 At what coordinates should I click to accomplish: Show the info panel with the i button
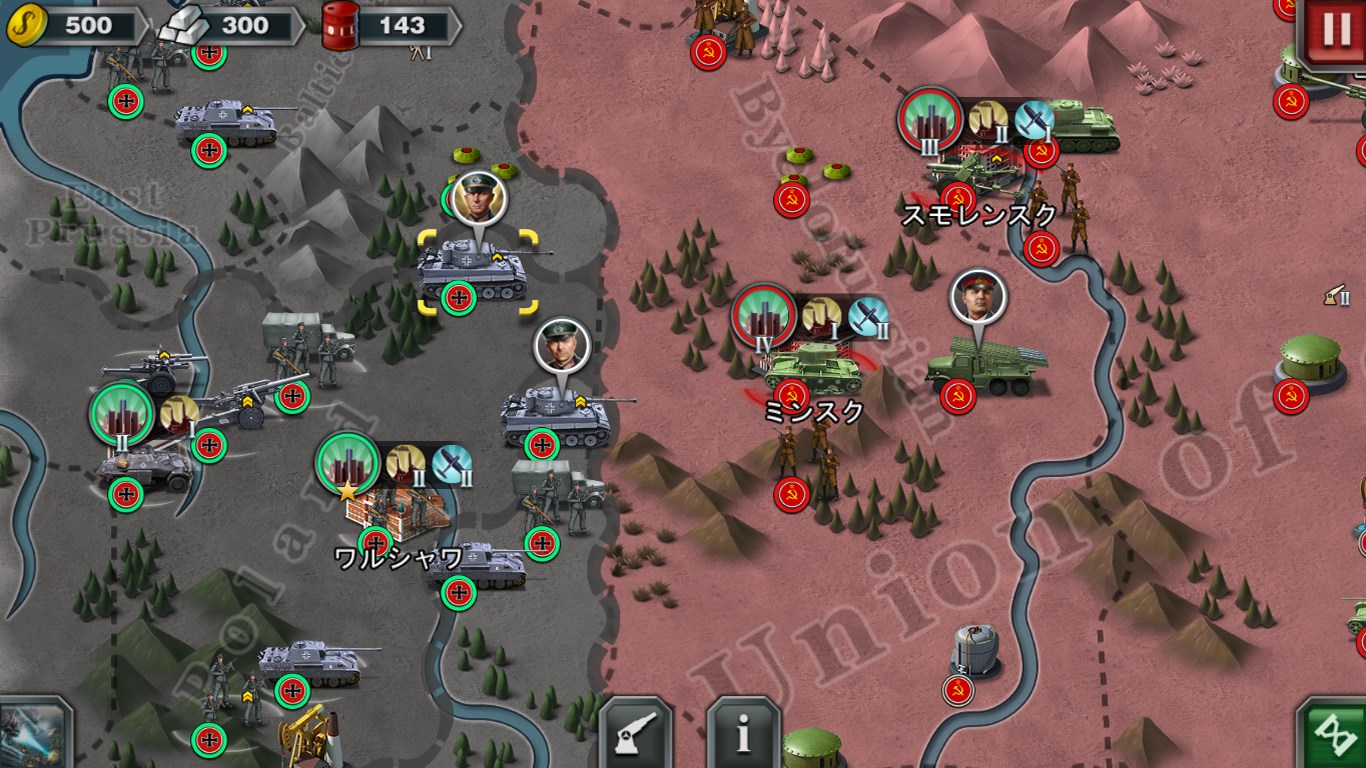743,733
